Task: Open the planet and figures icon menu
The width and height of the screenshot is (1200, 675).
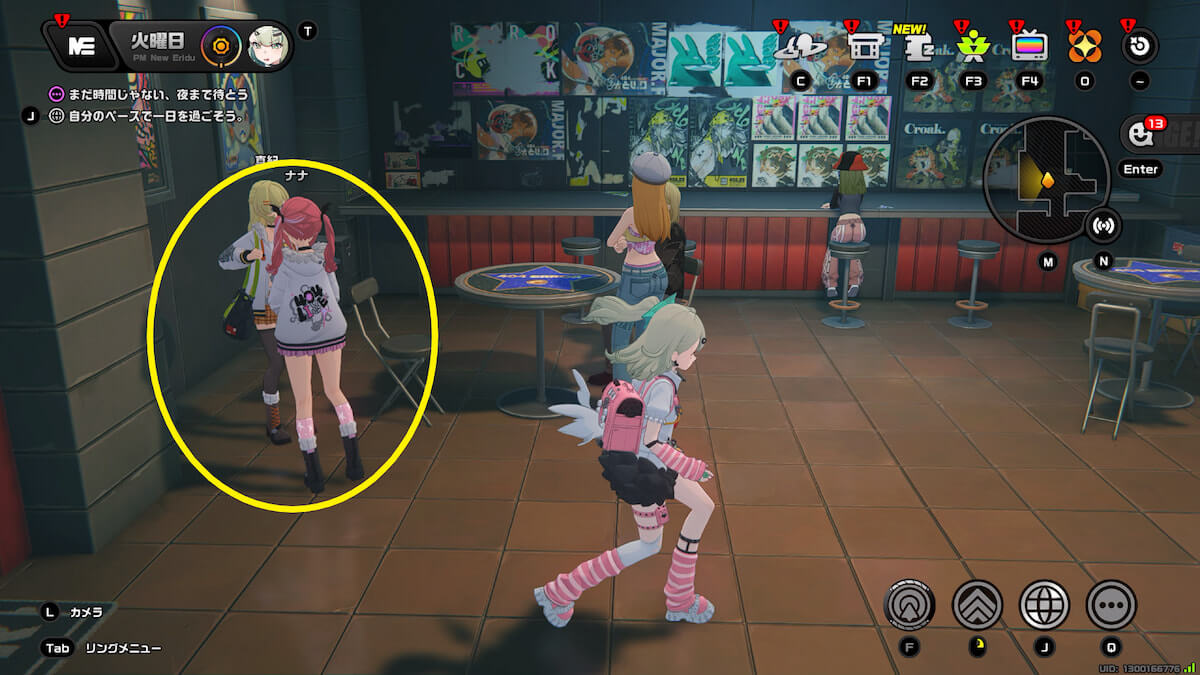Action: point(800,45)
